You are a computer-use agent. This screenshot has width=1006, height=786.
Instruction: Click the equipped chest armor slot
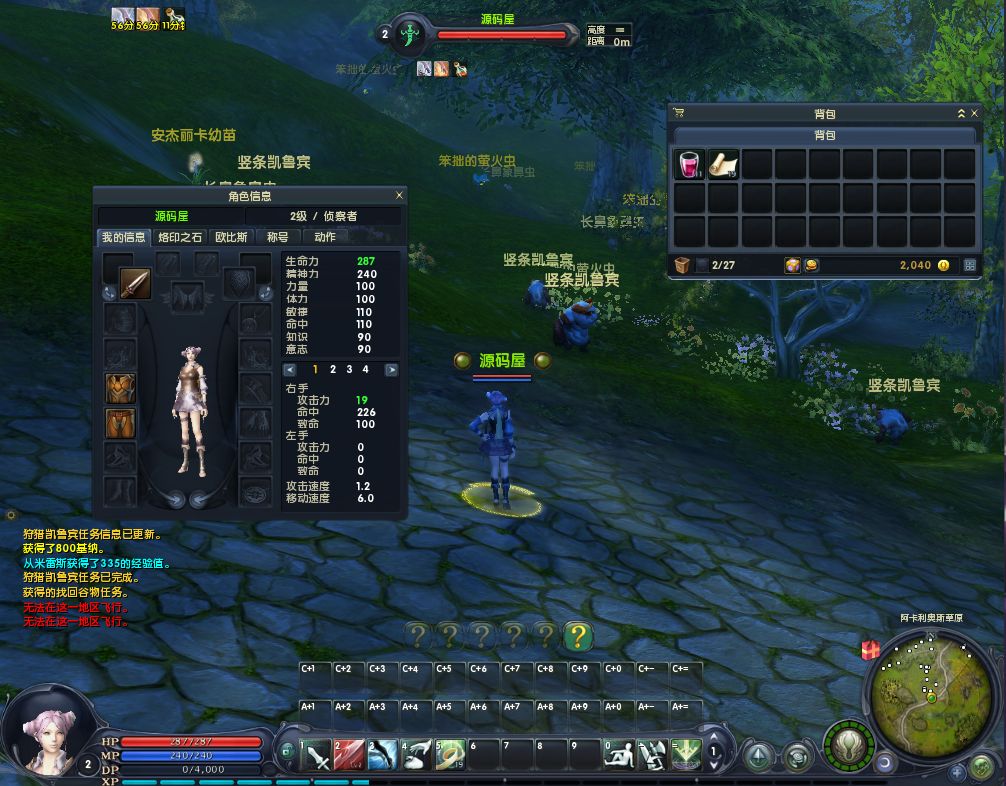[x=121, y=389]
